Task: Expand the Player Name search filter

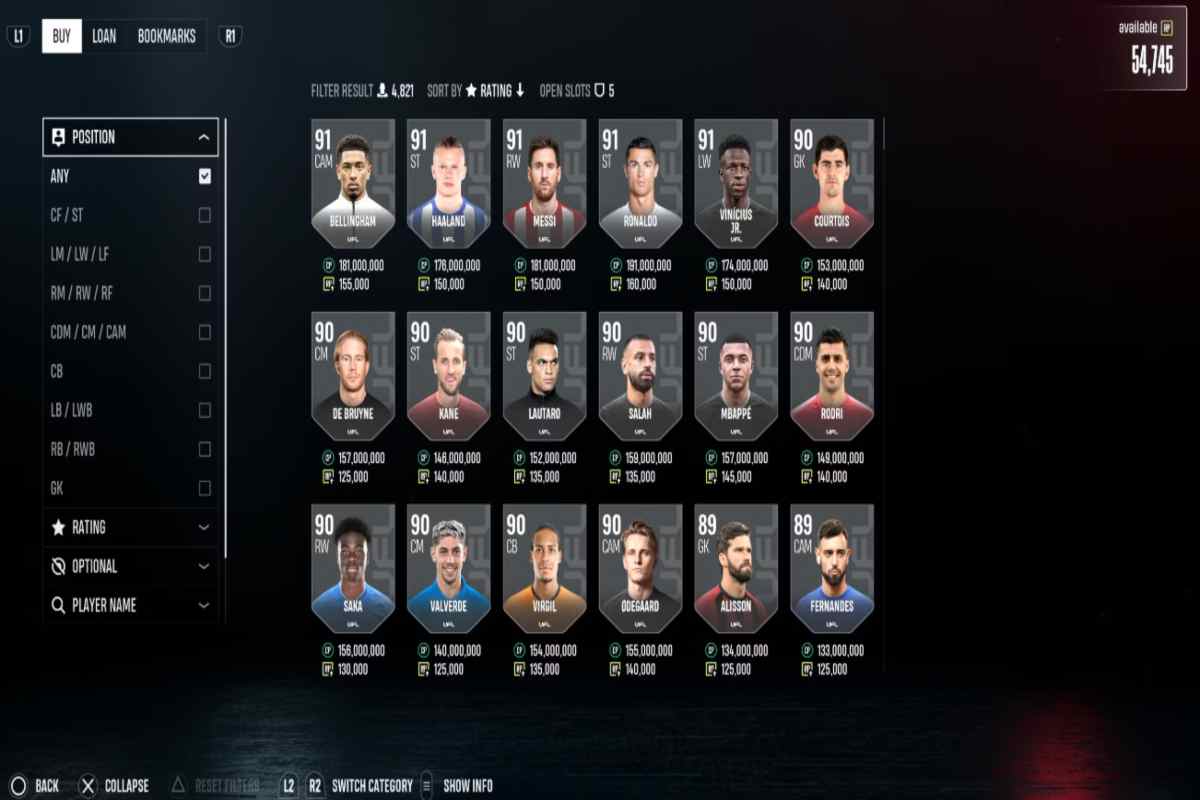Action: 130,605
